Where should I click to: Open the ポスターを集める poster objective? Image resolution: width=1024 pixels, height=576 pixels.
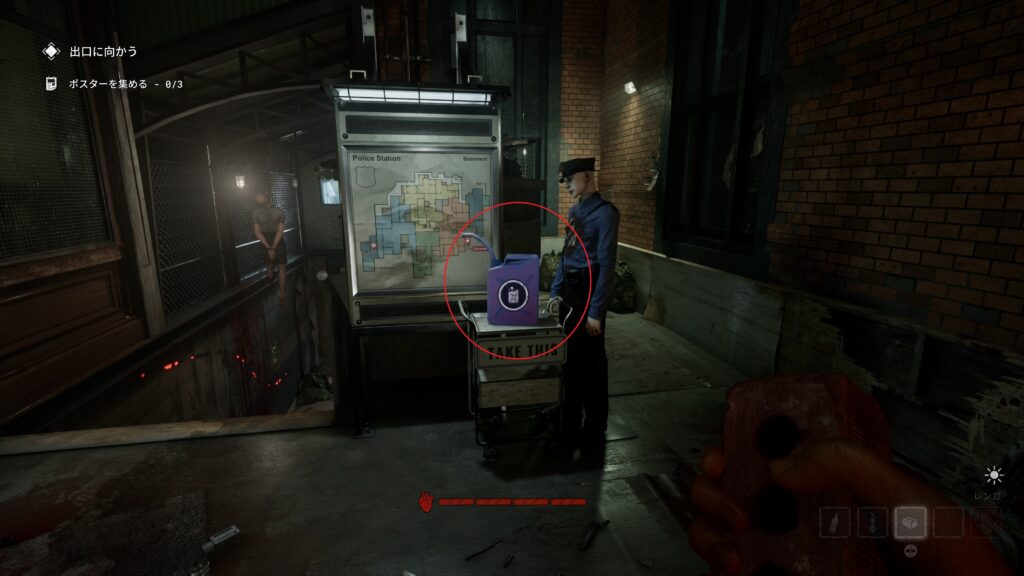pos(112,83)
